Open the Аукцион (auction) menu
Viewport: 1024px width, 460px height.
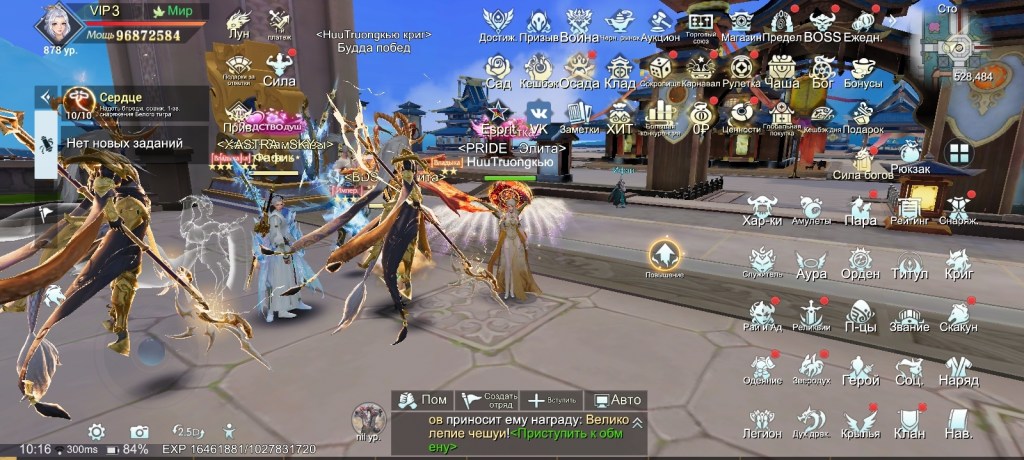coord(660,24)
